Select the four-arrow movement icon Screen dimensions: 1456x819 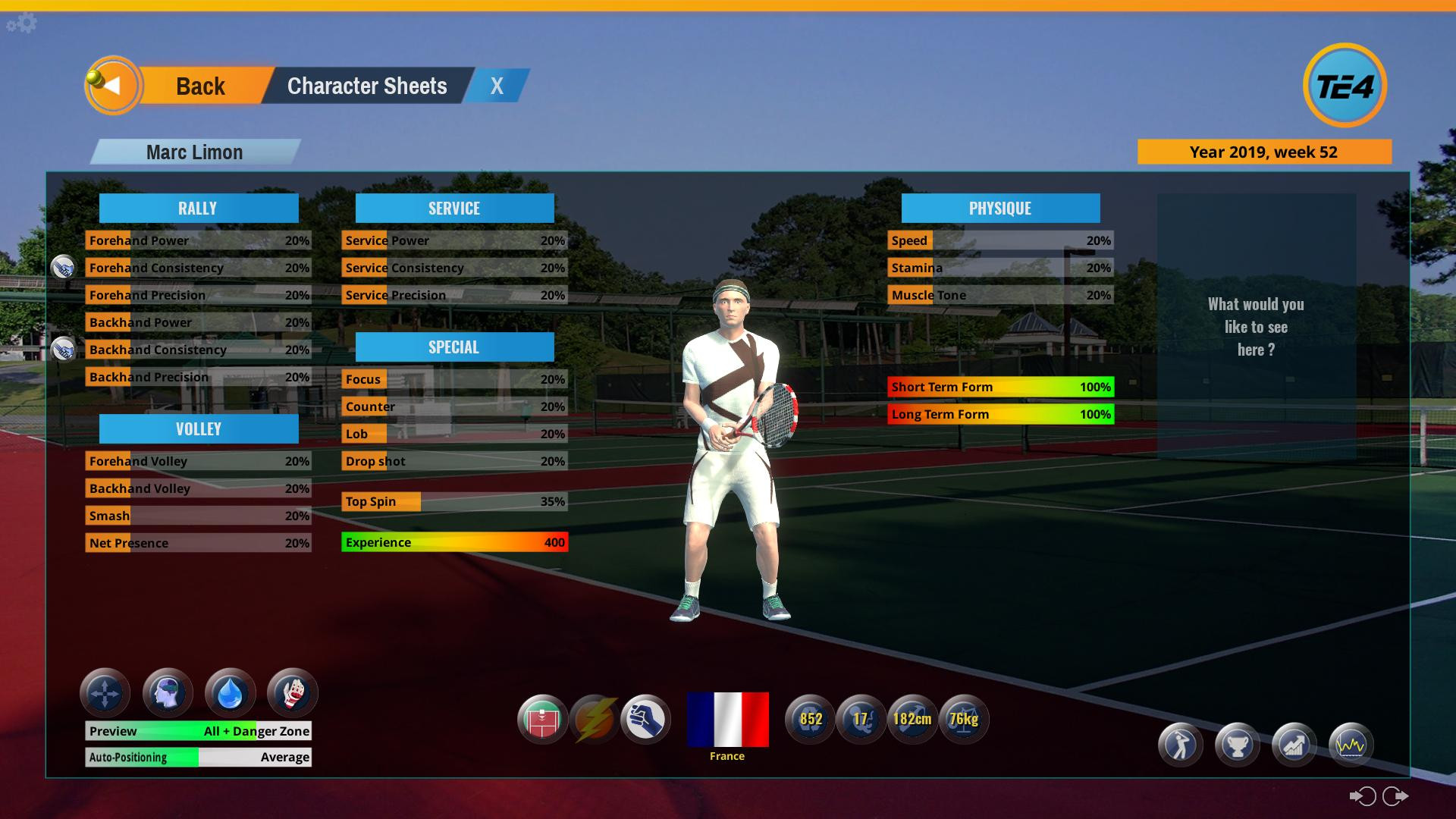105,692
